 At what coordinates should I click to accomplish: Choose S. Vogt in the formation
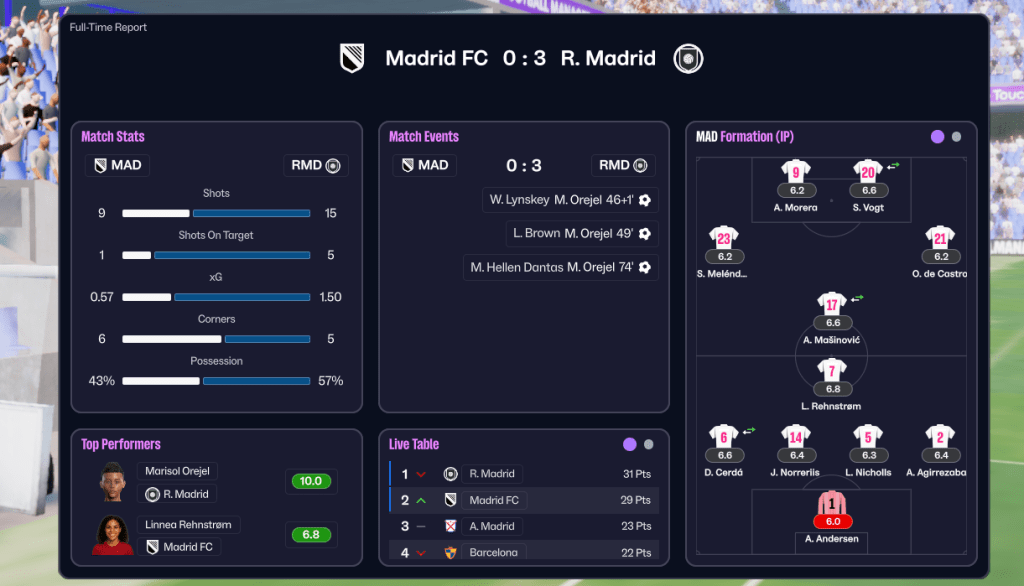pyautogui.click(x=867, y=172)
